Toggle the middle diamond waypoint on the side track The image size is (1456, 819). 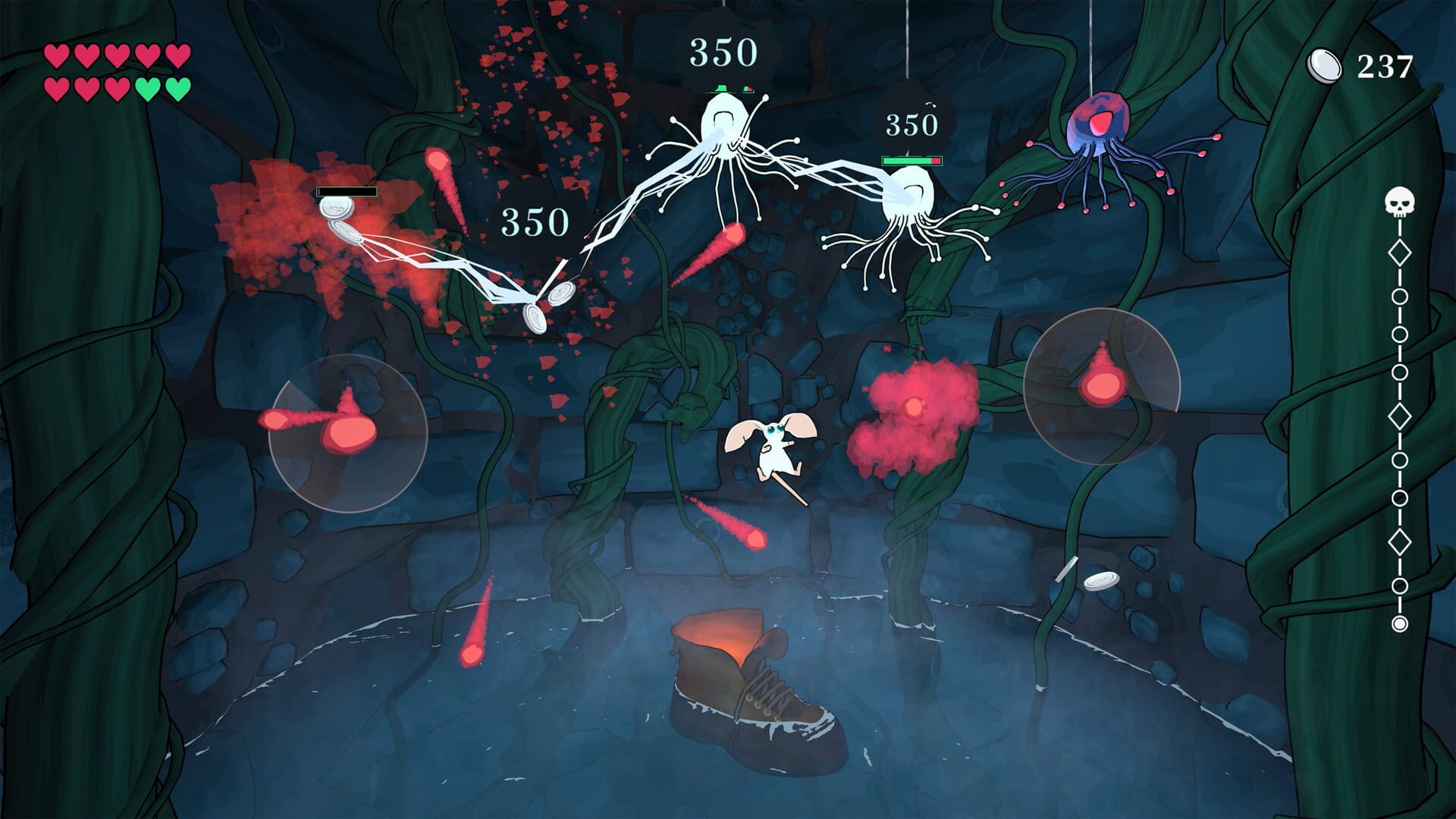click(x=1399, y=417)
